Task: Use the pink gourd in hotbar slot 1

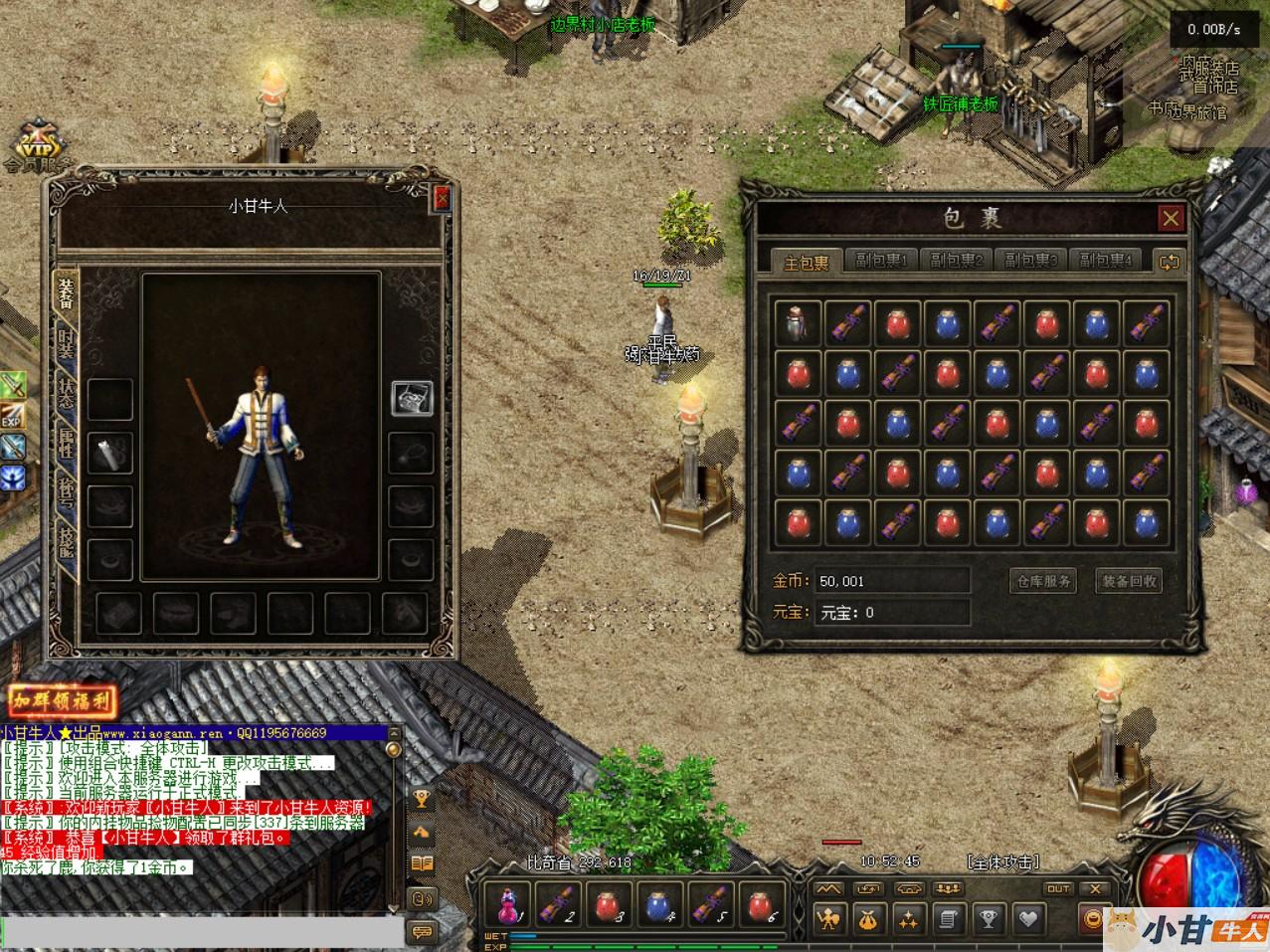Action: pyautogui.click(x=509, y=904)
